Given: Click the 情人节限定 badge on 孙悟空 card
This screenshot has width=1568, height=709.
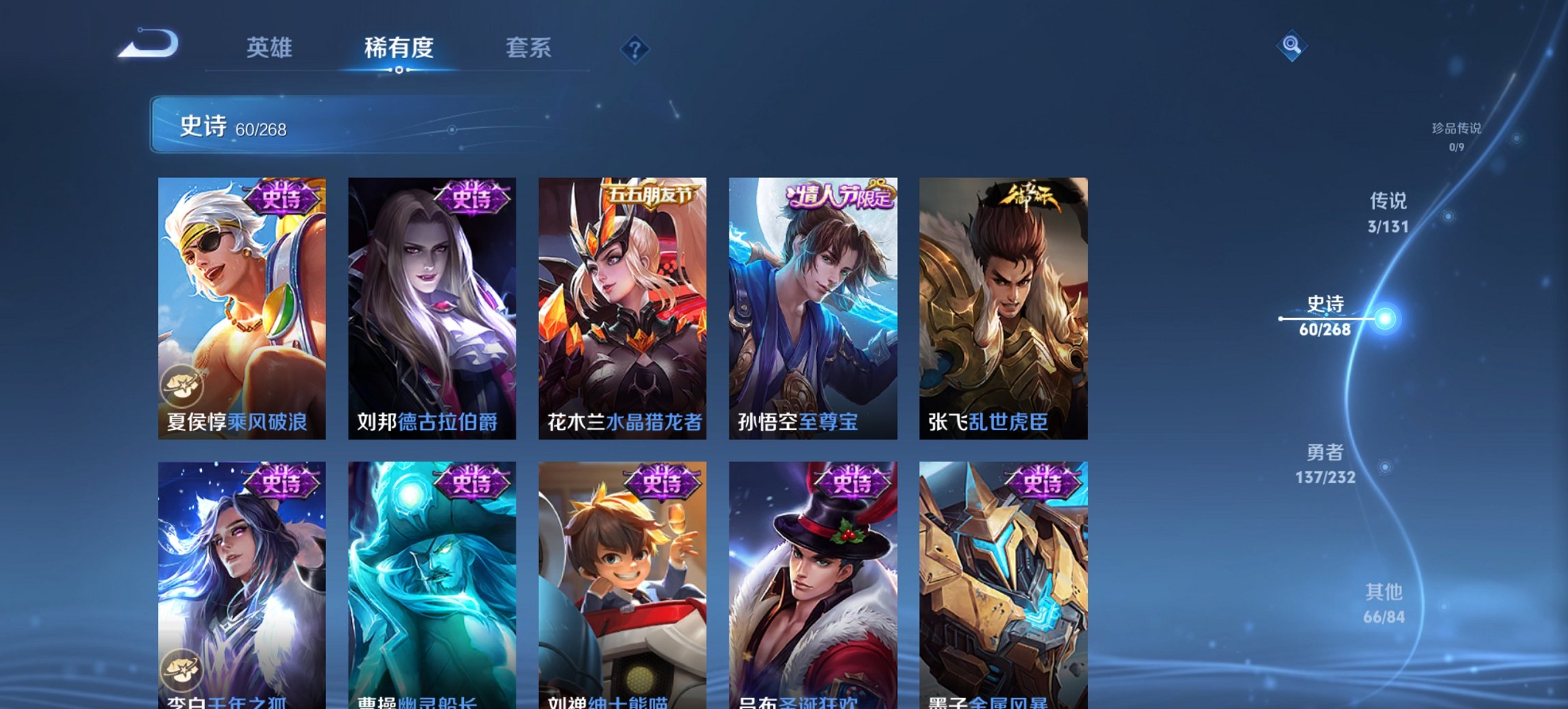Looking at the screenshot, I should tap(837, 197).
